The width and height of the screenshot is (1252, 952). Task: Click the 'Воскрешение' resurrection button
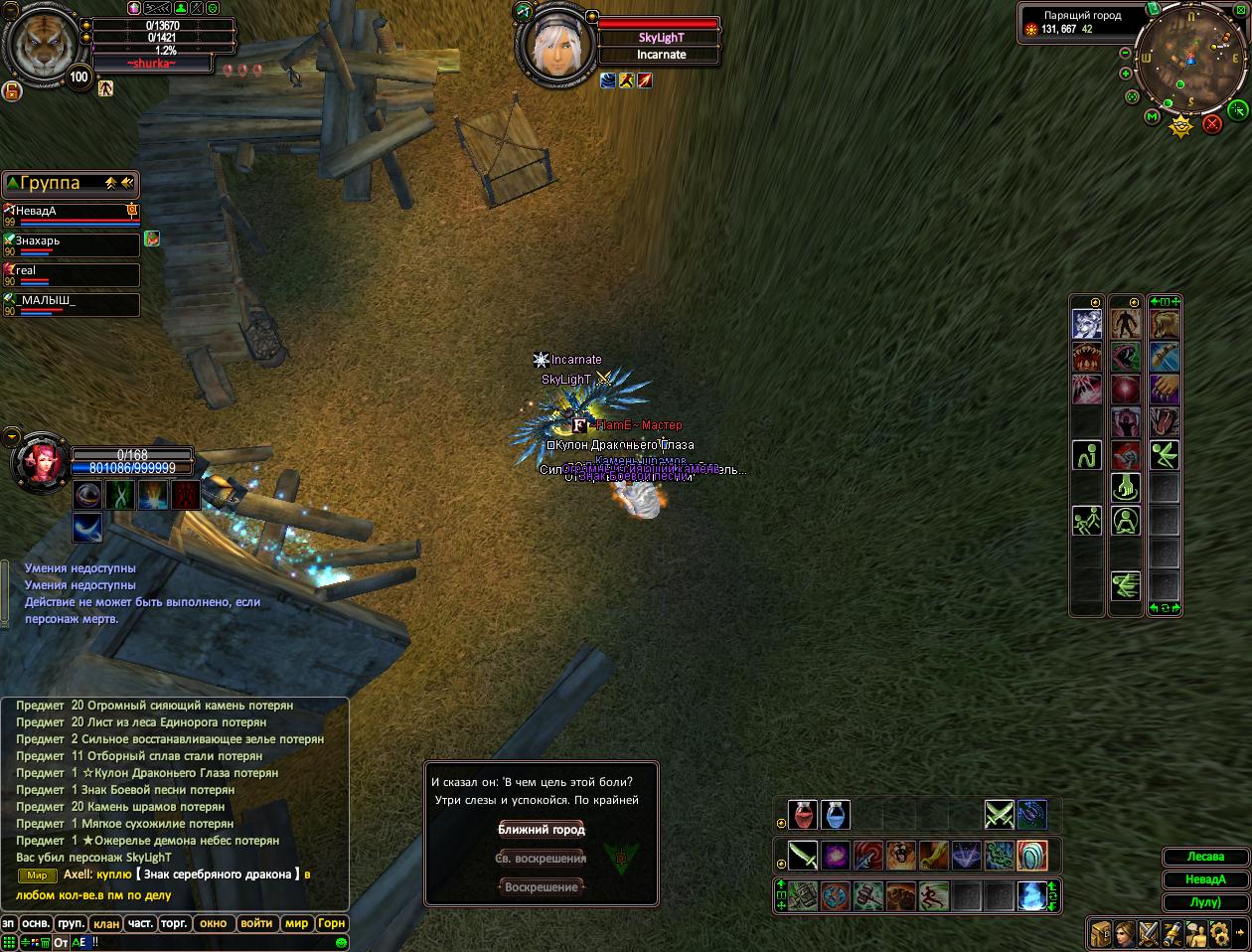point(542,887)
